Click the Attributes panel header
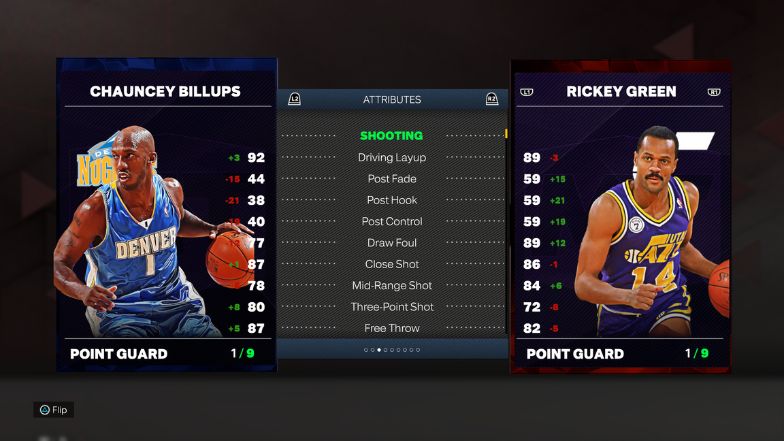Image resolution: width=784 pixels, height=441 pixels. coord(392,99)
